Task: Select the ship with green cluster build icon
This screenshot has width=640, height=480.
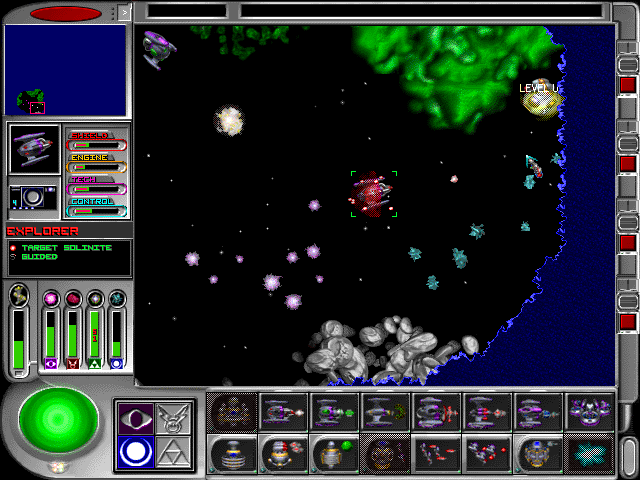Action: [385, 411]
